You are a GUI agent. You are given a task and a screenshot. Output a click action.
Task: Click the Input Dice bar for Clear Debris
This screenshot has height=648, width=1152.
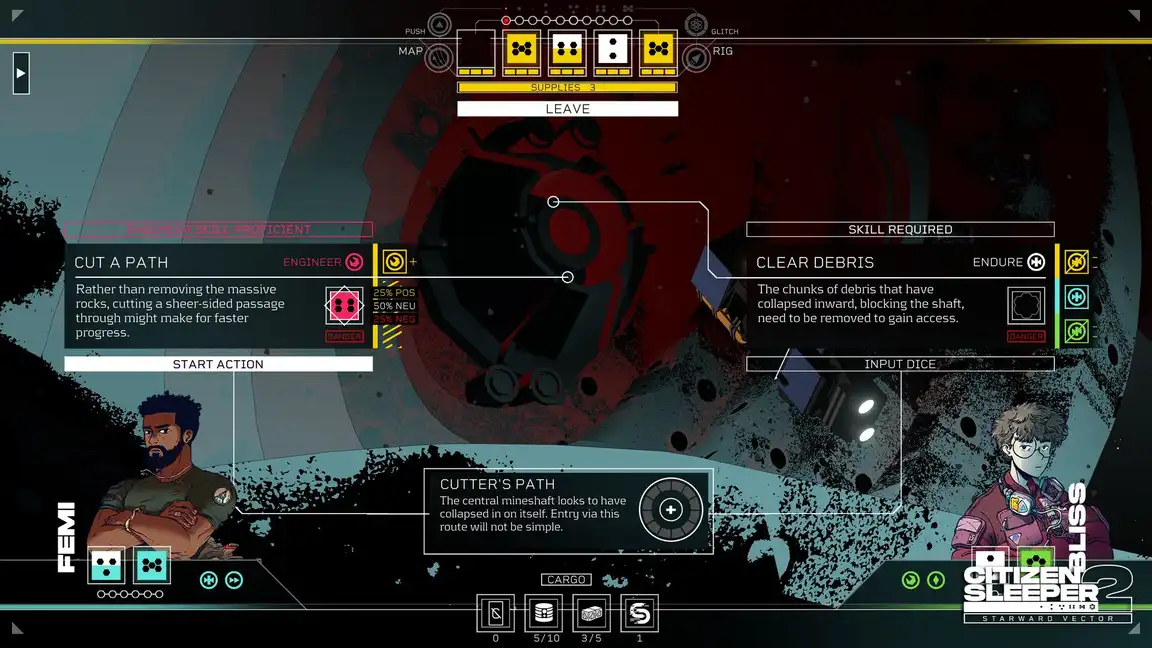coord(900,364)
